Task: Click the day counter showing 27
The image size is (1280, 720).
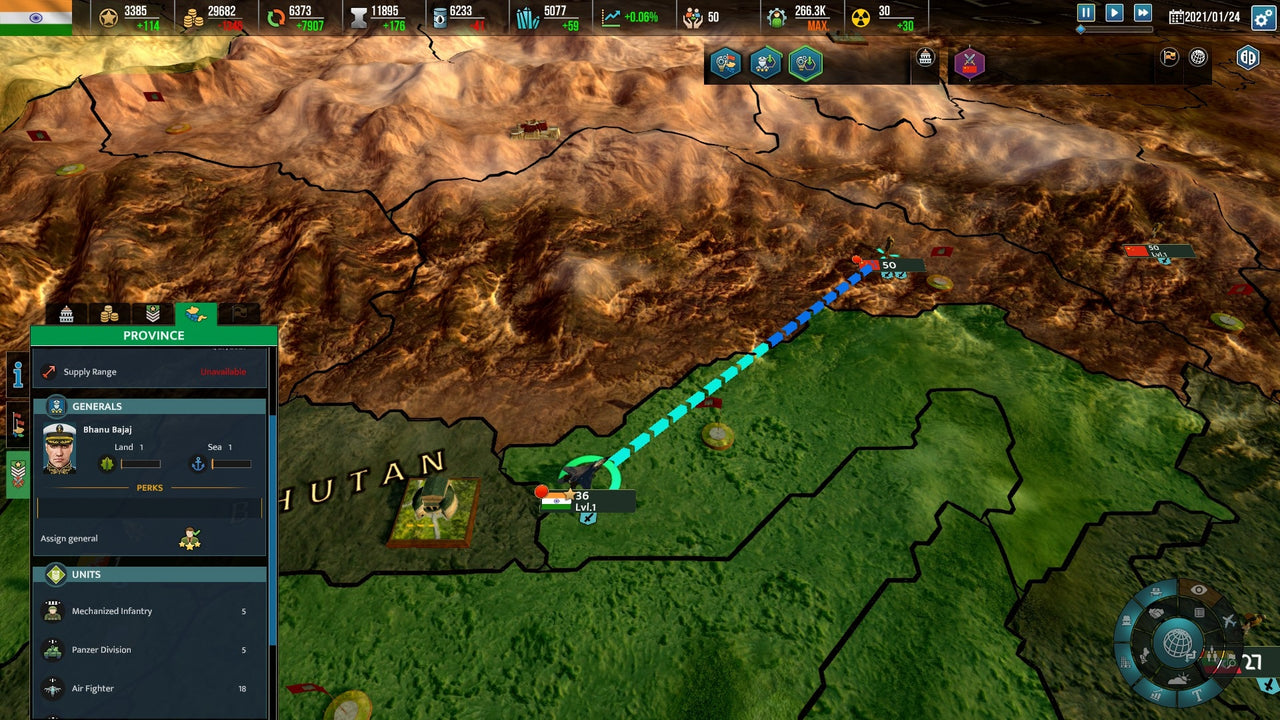Action: [1253, 660]
